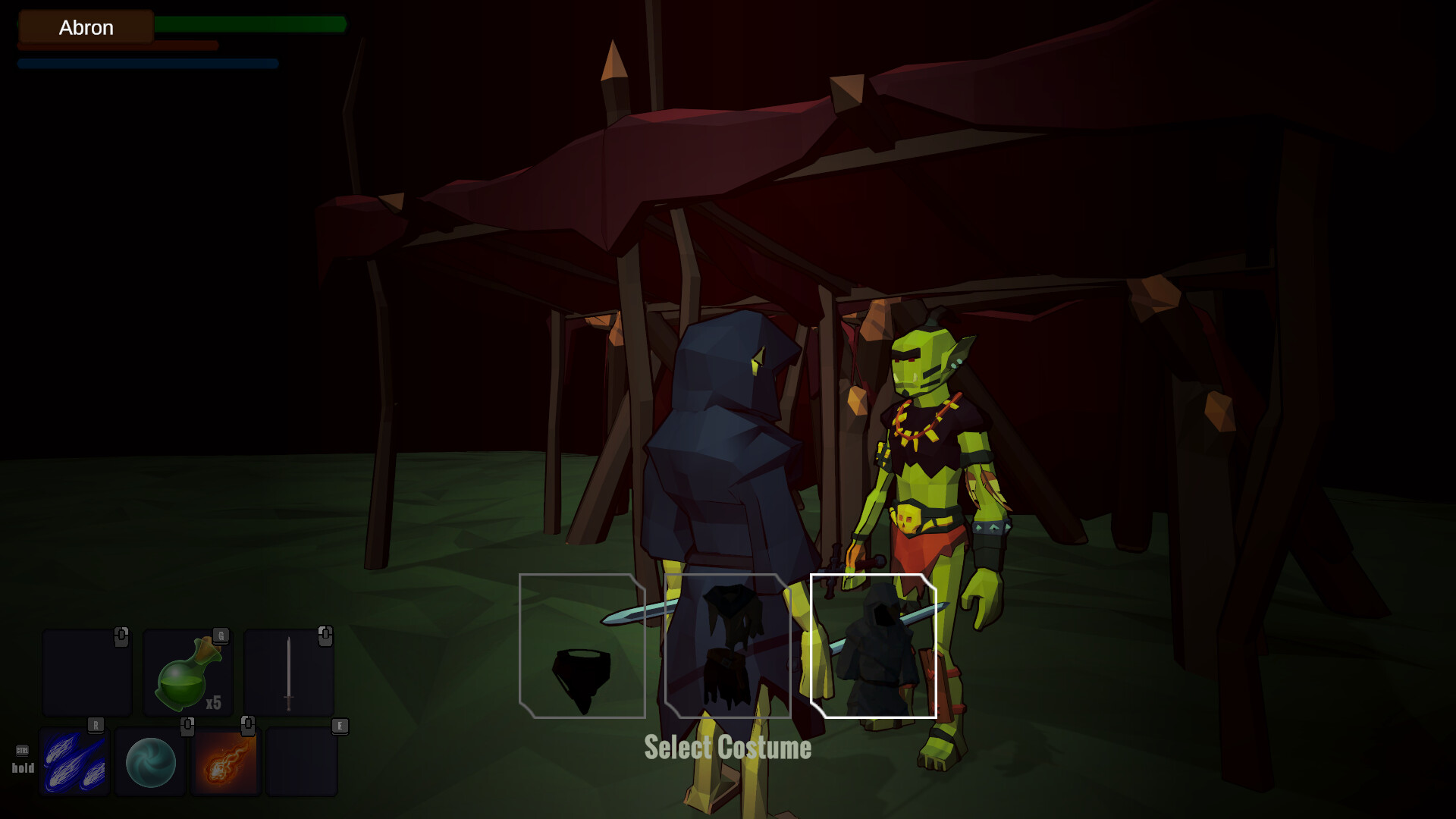Click the Abron nameplate
The width and height of the screenshot is (1456, 819).
pyautogui.click(x=86, y=27)
